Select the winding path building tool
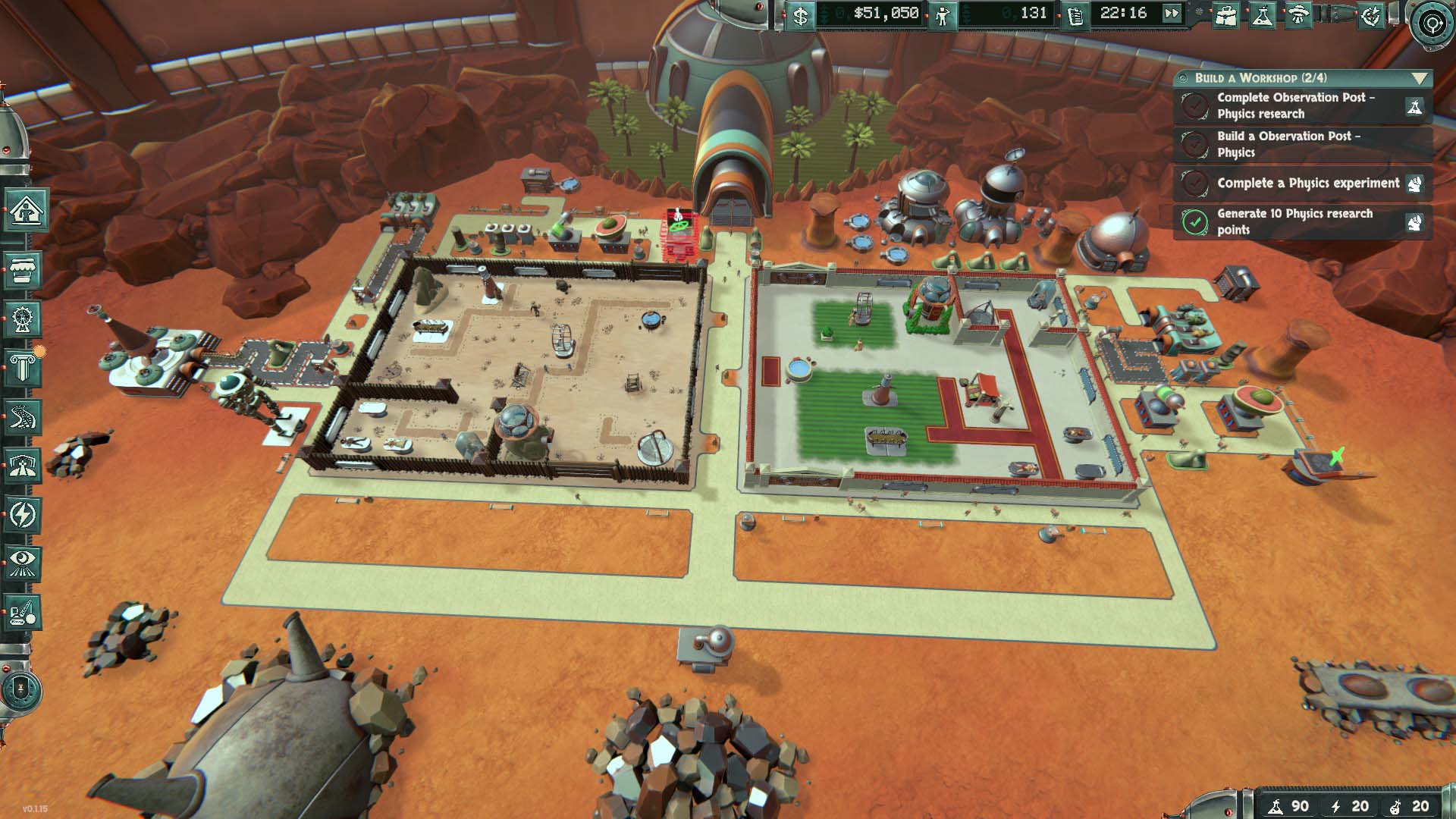 pyautogui.click(x=23, y=418)
